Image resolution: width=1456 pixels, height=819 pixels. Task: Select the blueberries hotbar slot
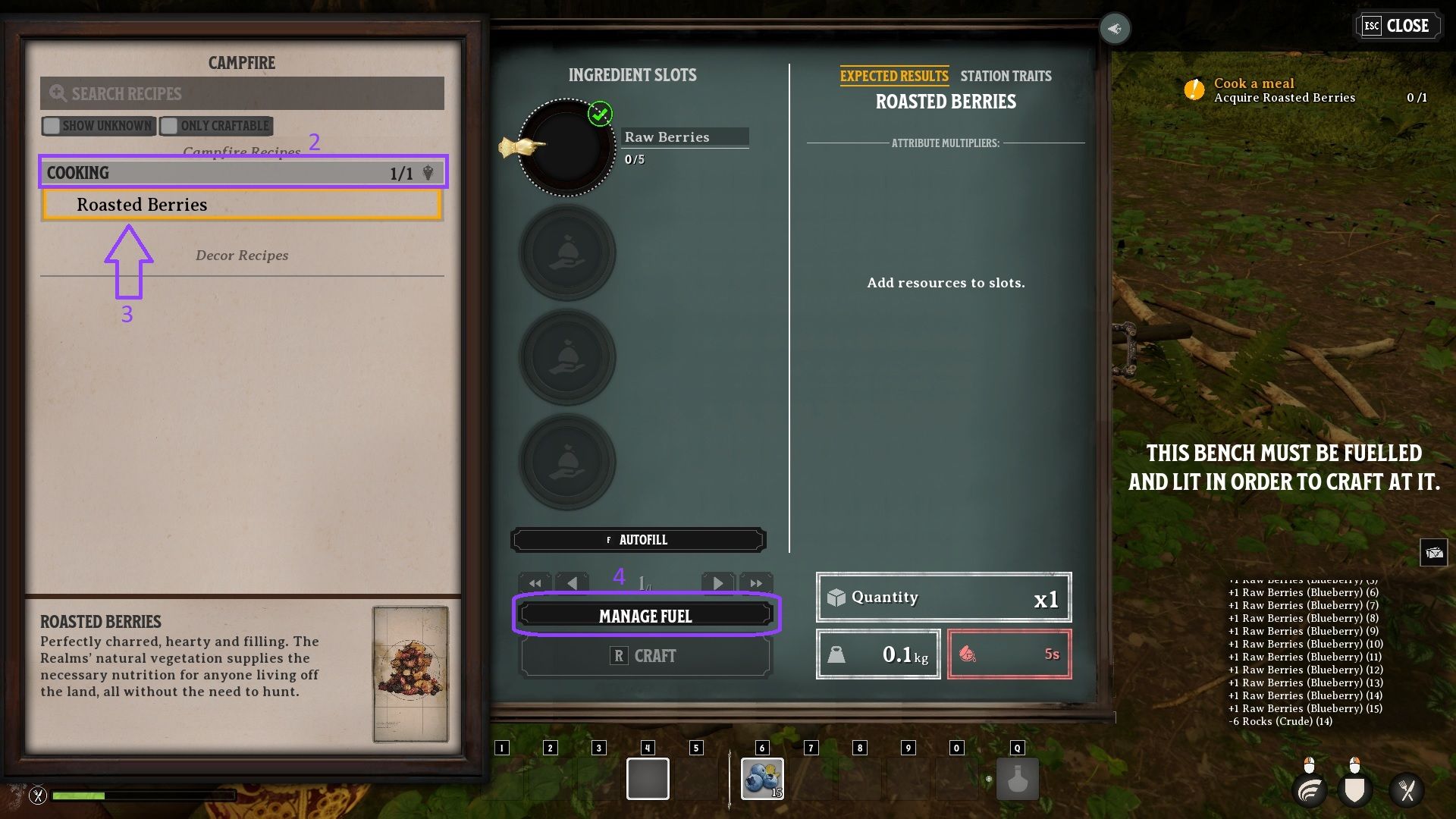click(762, 779)
